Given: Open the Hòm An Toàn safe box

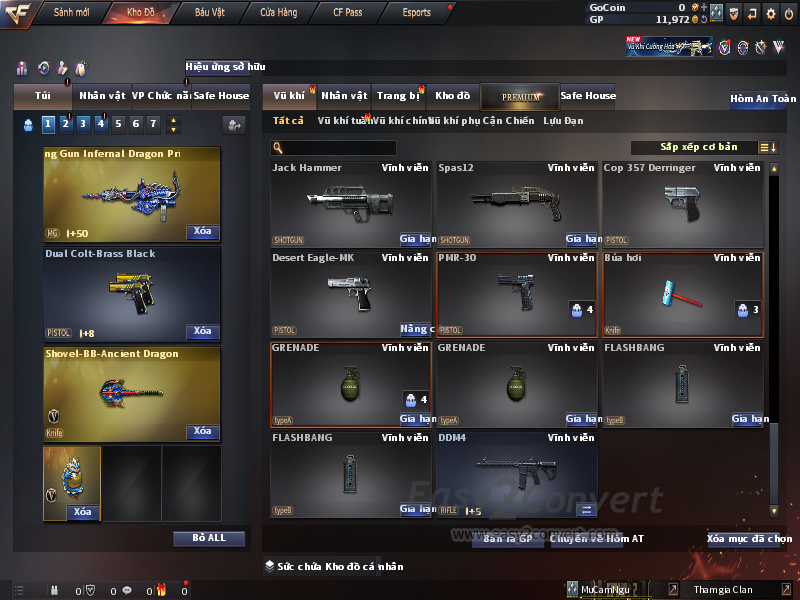Looking at the screenshot, I should (763, 99).
